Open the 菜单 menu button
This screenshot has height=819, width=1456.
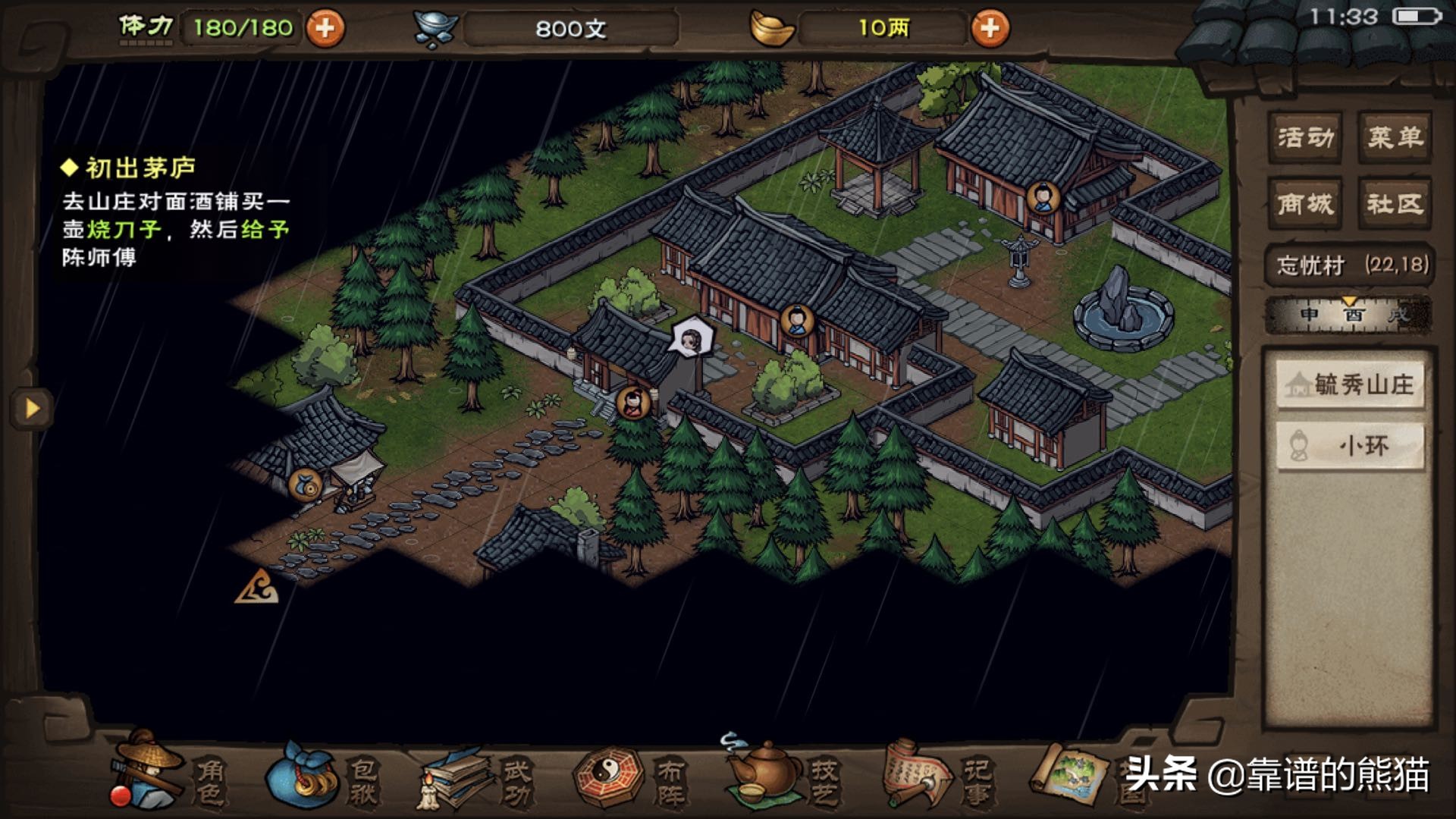click(1395, 137)
